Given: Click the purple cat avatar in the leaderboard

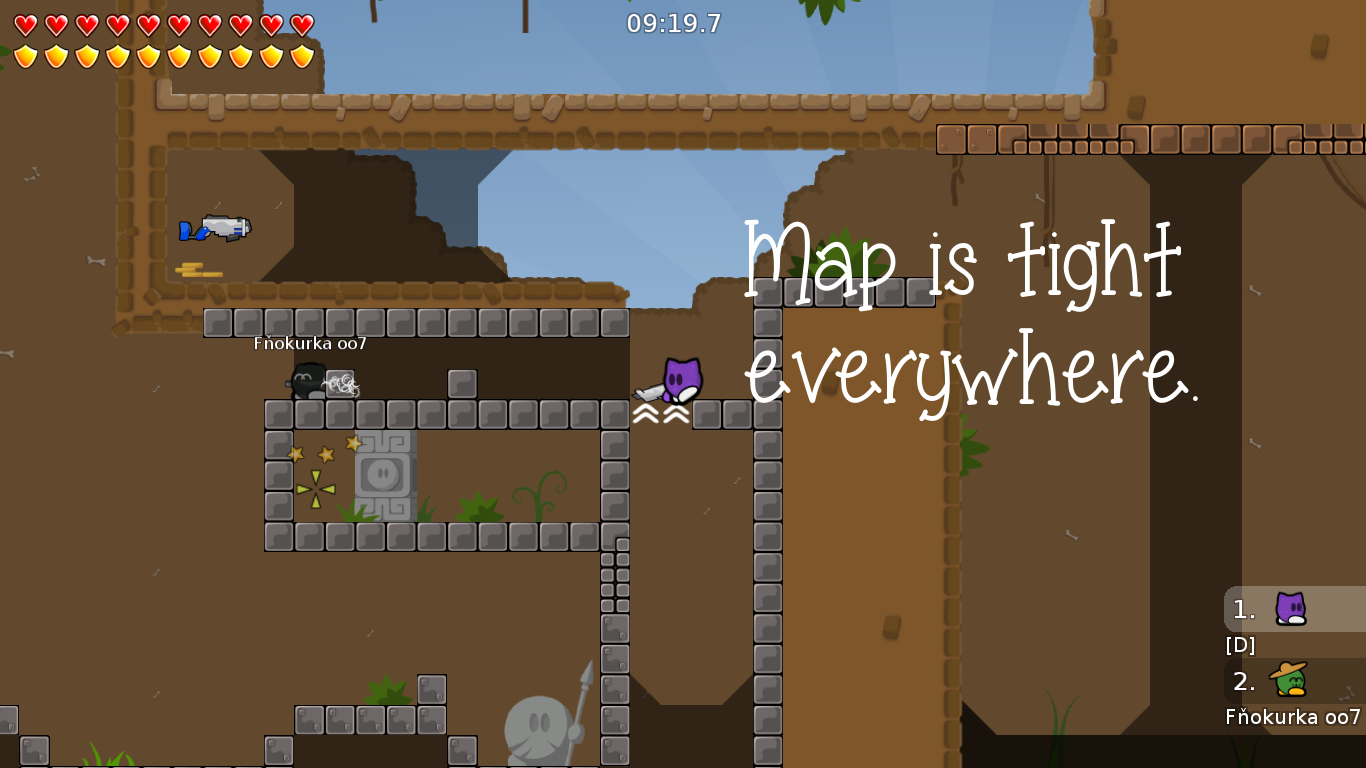Looking at the screenshot, I should pyautogui.click(x=1288, y=609).
